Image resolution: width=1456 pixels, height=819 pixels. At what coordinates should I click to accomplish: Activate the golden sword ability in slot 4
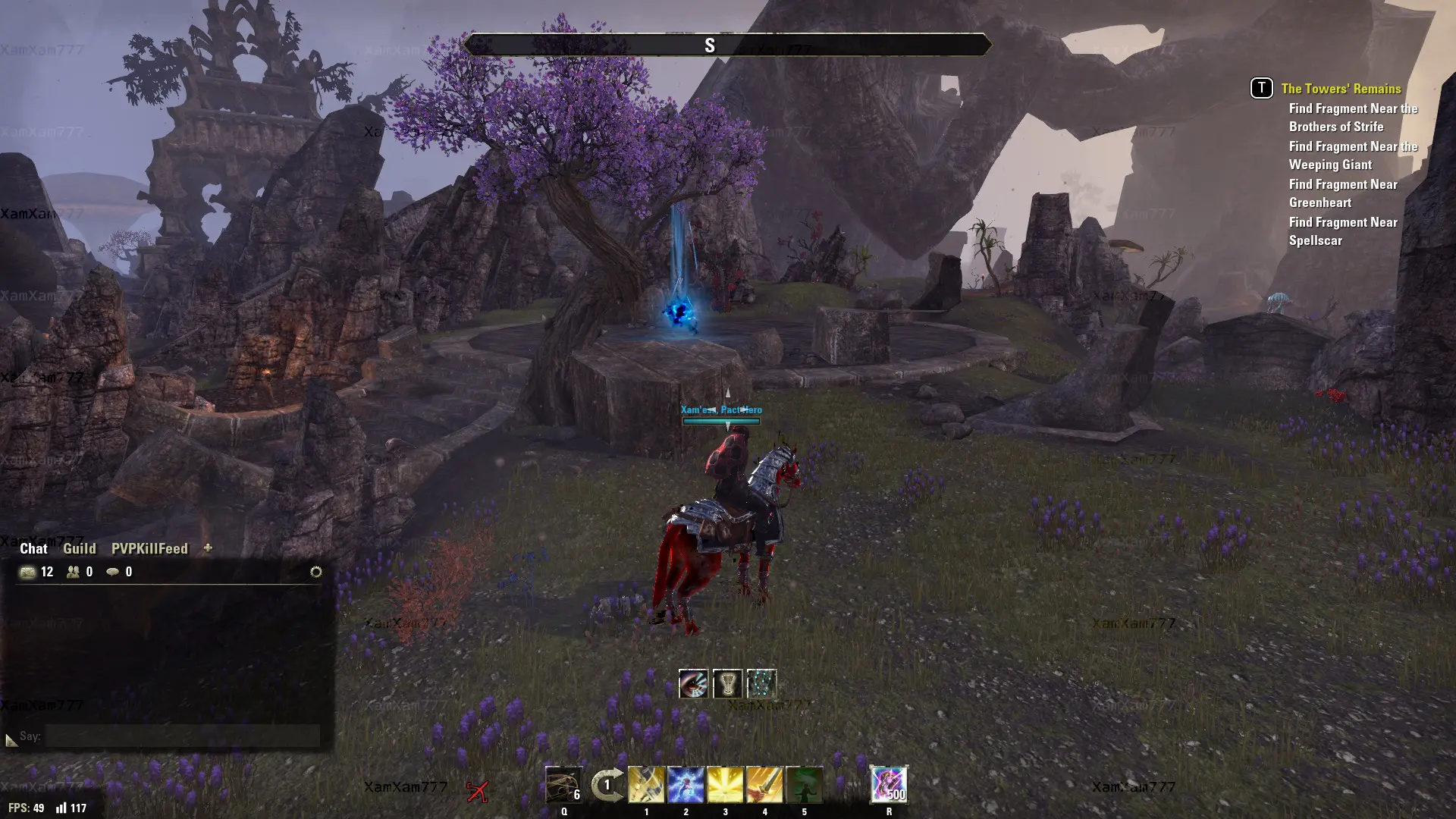click(764, 785)
